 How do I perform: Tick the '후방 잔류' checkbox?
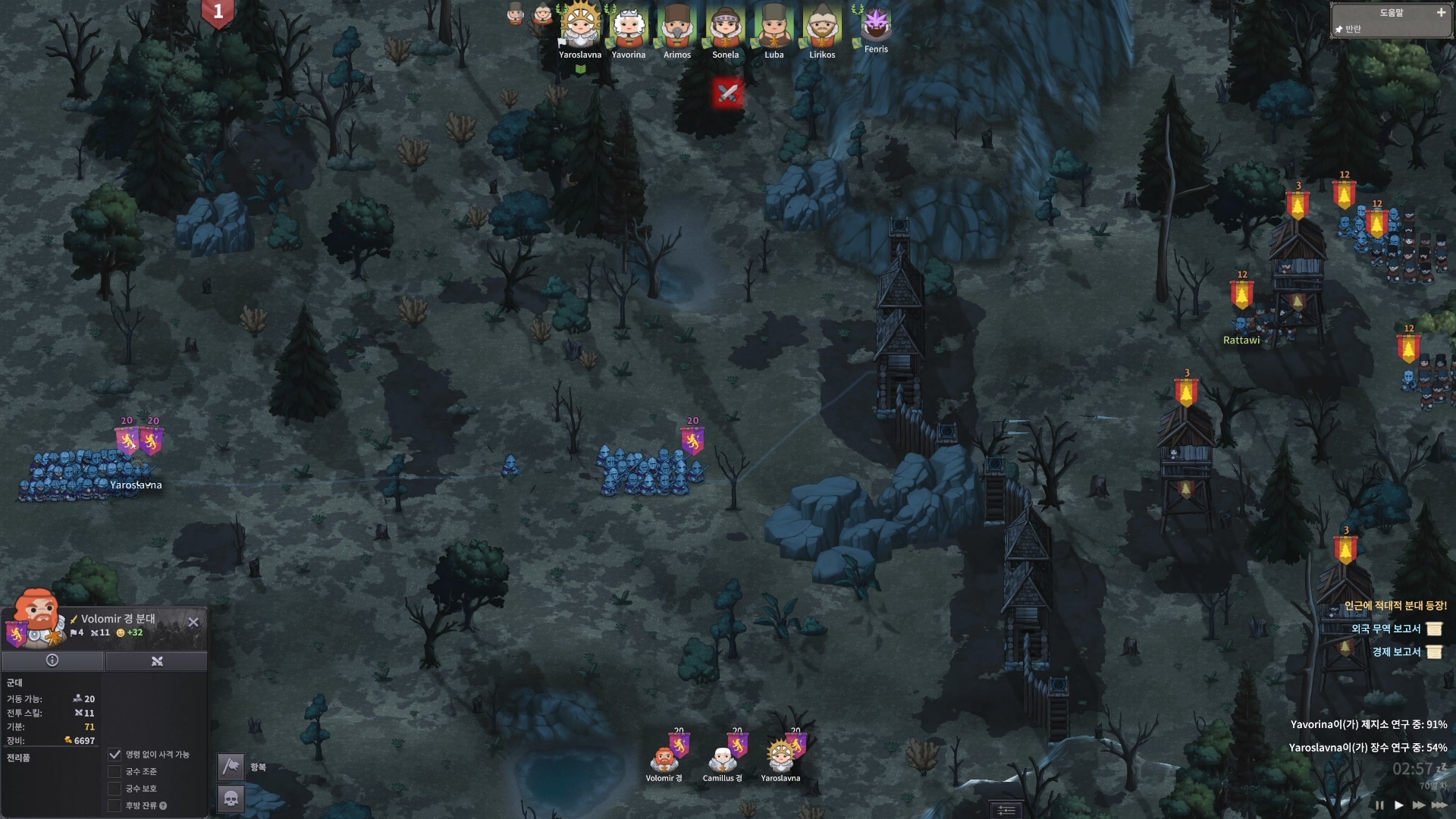pos(115,805)
